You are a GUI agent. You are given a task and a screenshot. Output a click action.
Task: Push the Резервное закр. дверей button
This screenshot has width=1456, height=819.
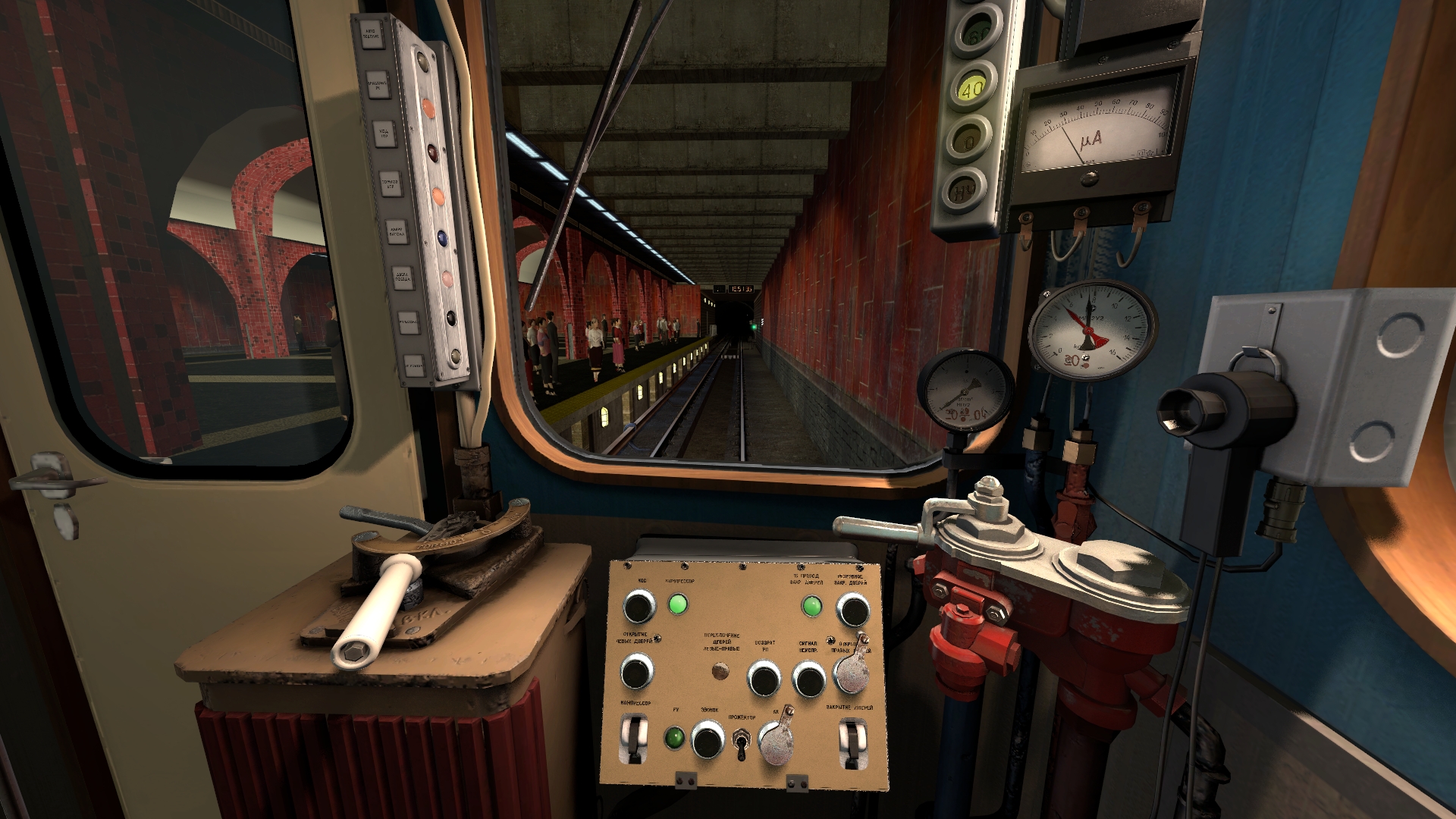852,610
